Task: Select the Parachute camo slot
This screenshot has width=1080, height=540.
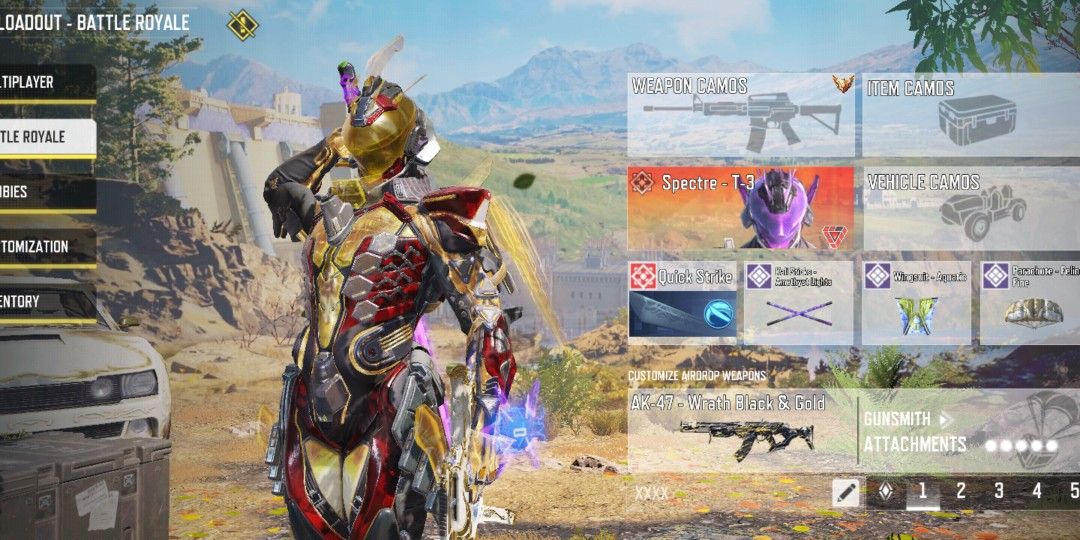Action: (1030, 303)
